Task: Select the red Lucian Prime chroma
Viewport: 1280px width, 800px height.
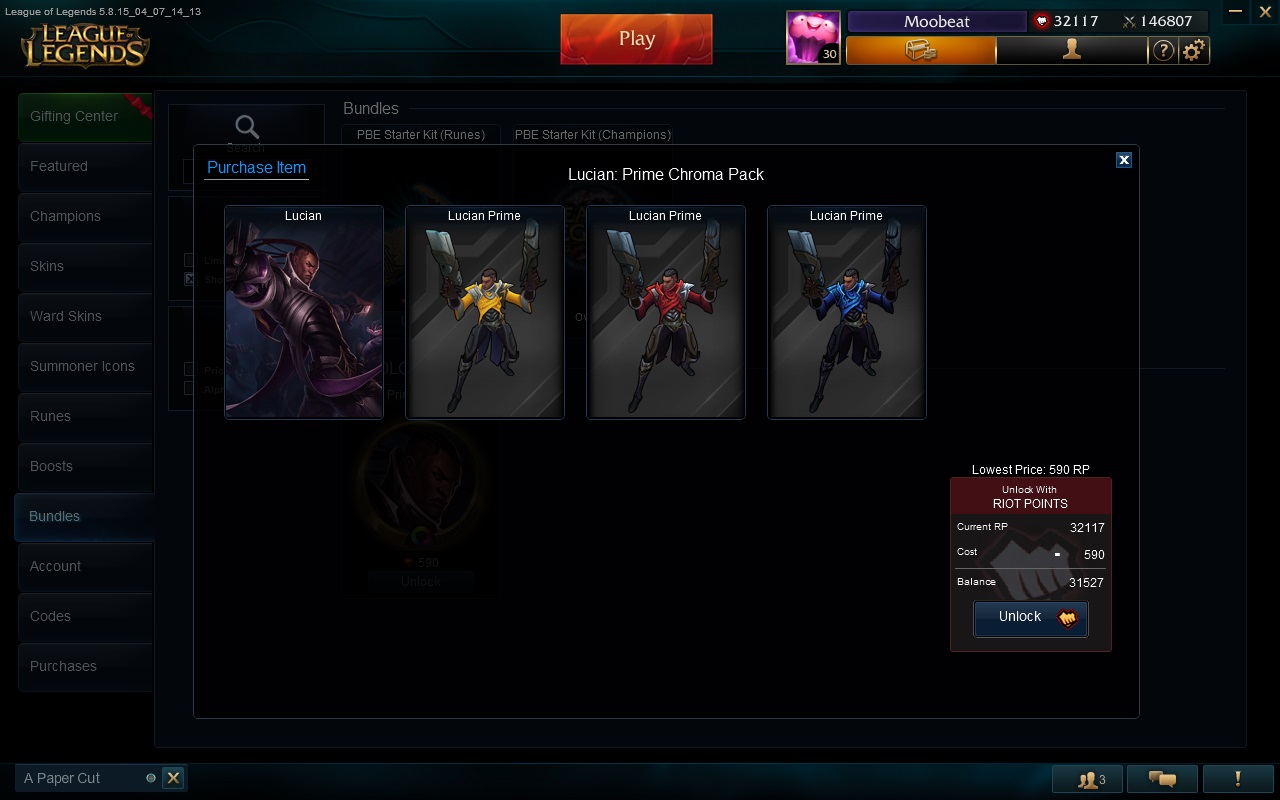Action: (x=666, y=312)
